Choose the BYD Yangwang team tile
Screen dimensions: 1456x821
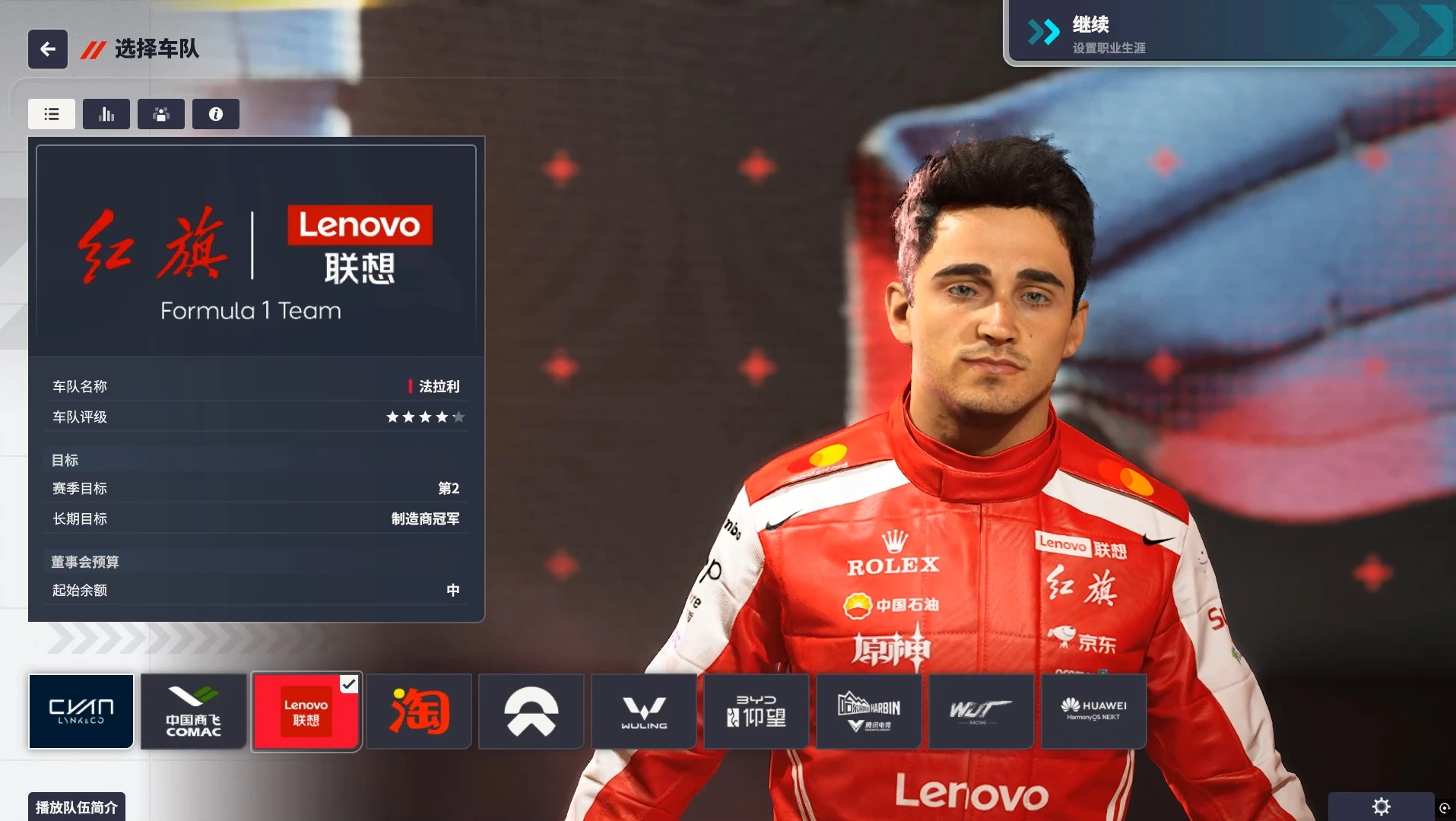(x=757, y=712)
